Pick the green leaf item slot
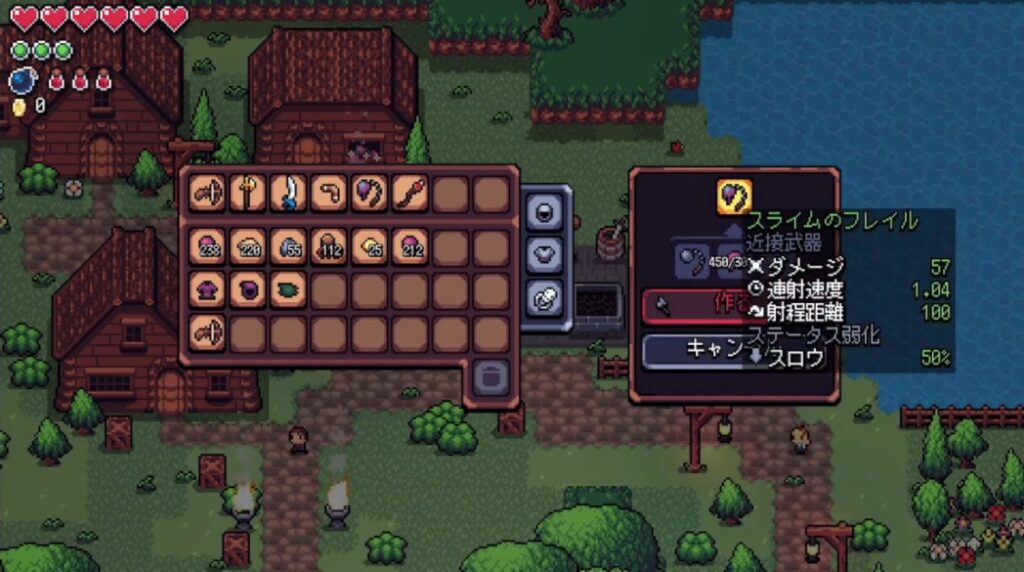 [288, 289]
